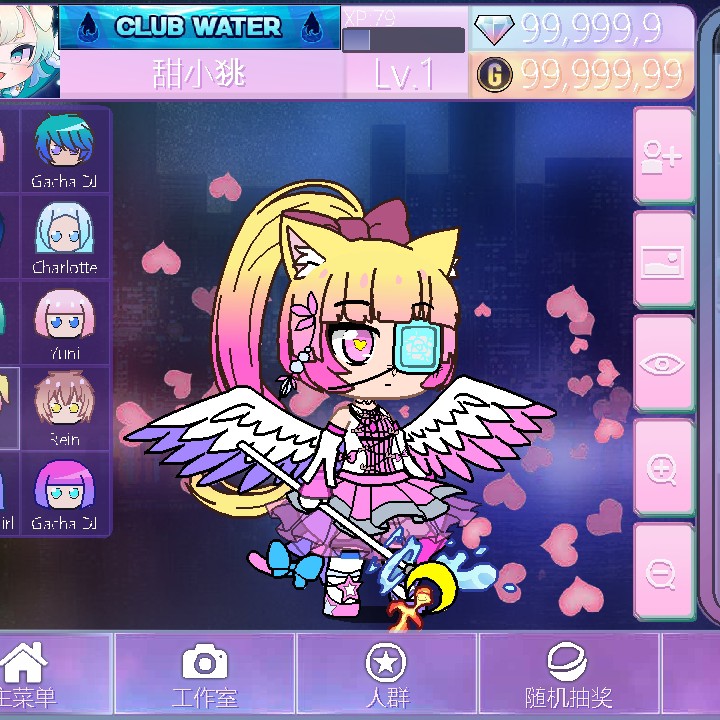Select the teal-haired Gacha DJ character

coord(64,150)
